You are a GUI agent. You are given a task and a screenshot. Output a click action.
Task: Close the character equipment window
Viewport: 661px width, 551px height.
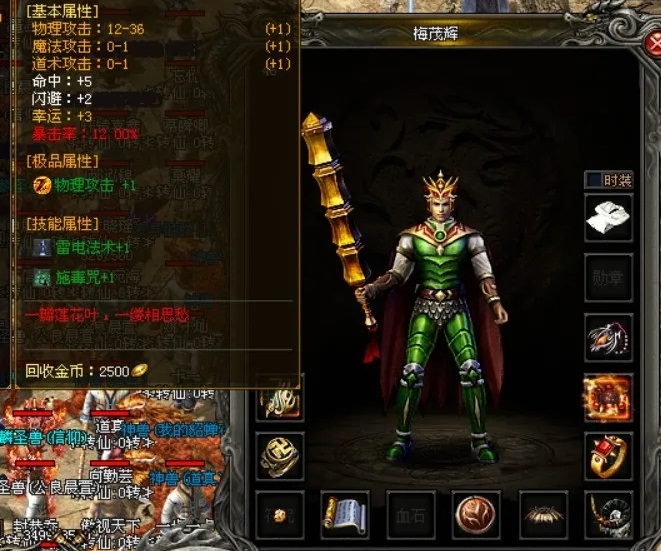(x=651, y=45)
